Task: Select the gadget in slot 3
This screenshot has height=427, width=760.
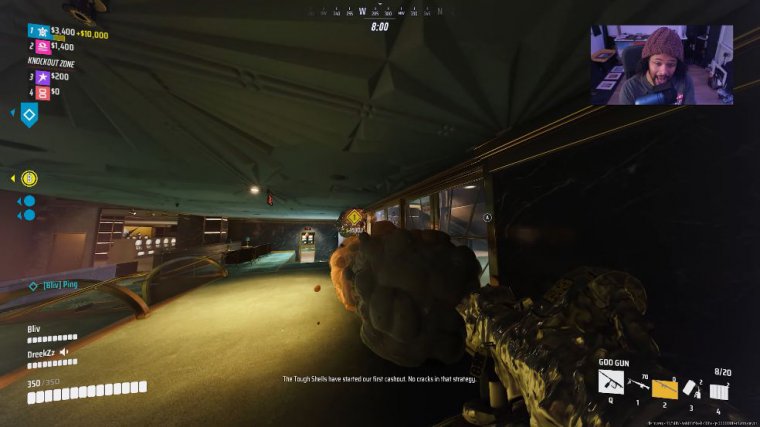Action: [691, 386]
